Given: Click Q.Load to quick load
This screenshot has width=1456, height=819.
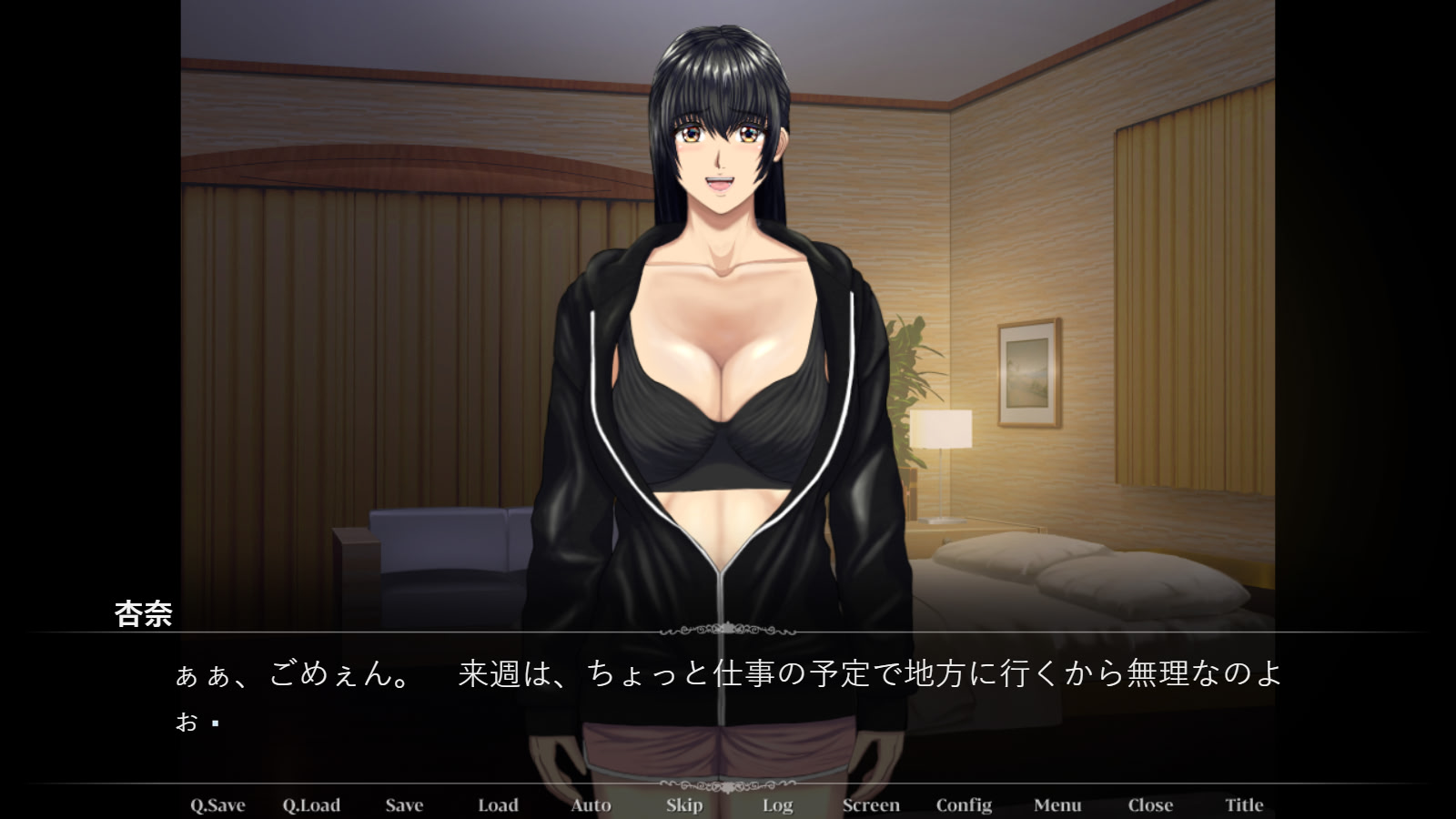Looking at the screenshot, I should pos(311,804).
